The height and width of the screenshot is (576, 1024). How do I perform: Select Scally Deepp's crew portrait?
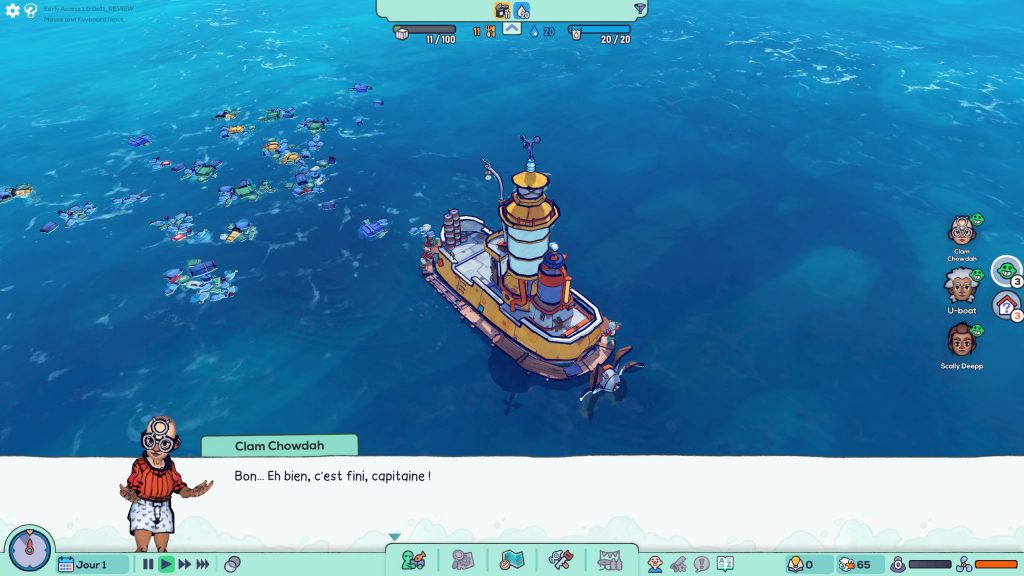[962, 340]
